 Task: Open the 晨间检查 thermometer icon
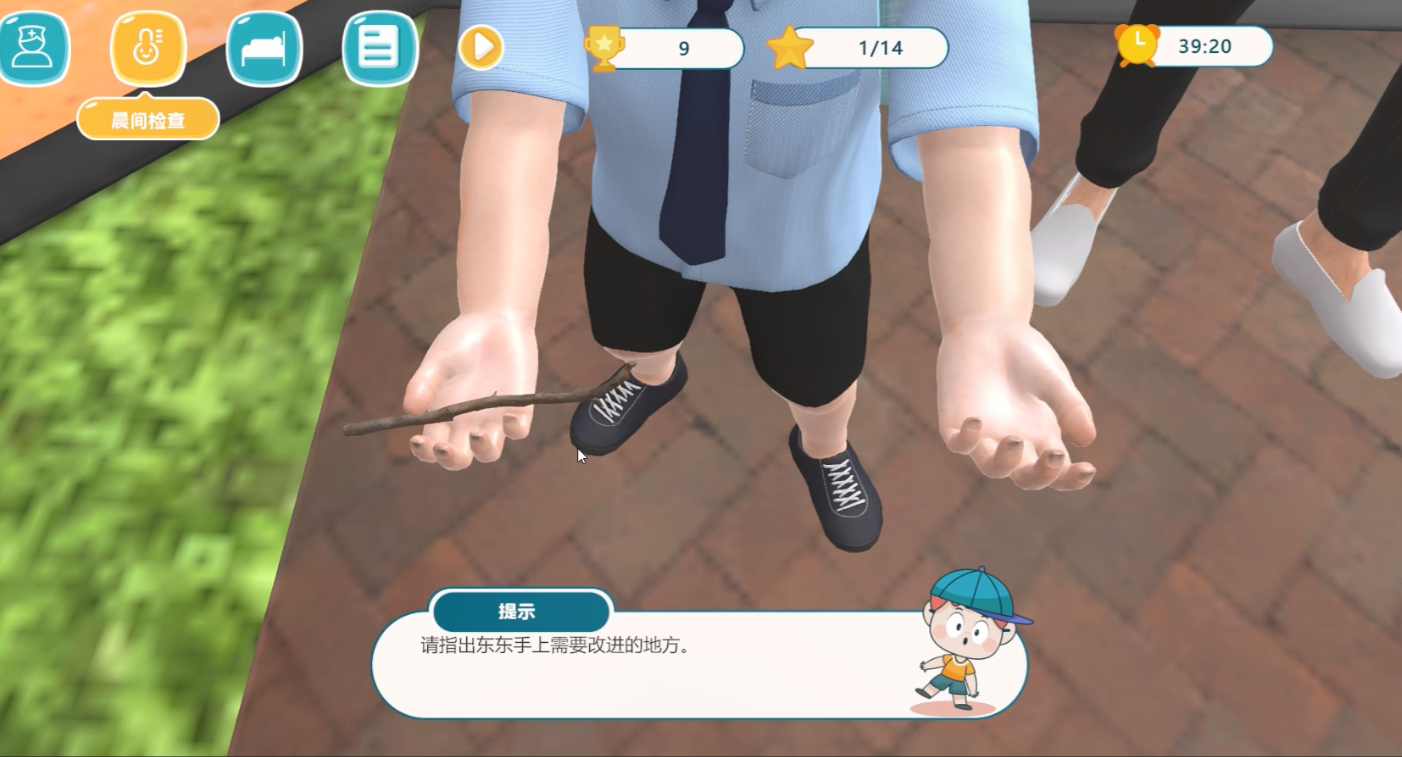pos(148,45)
